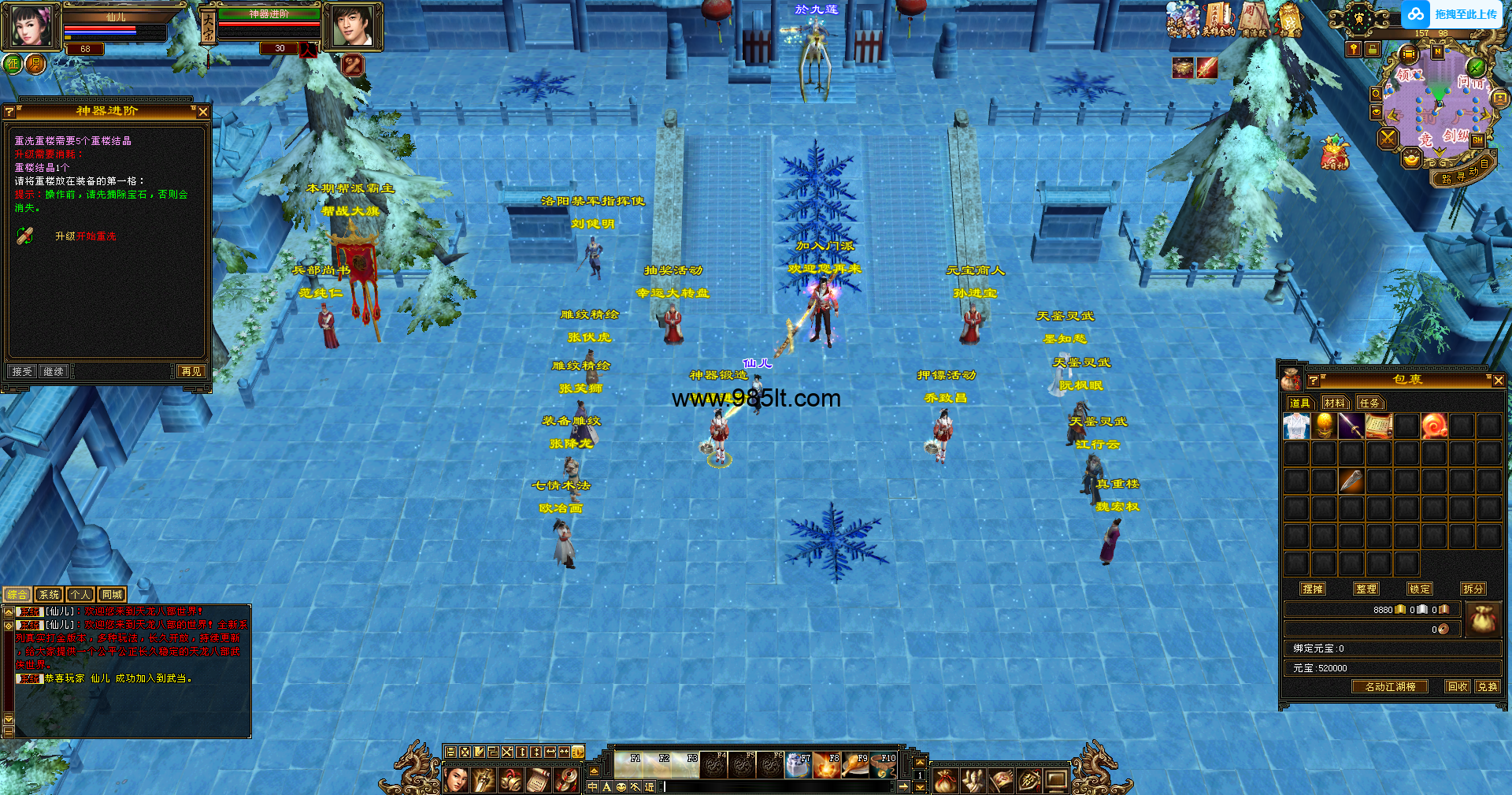Open the 名动江湖榜 ranking
The width and height of the screenshot is (1512, 795).
[1390, 686]
